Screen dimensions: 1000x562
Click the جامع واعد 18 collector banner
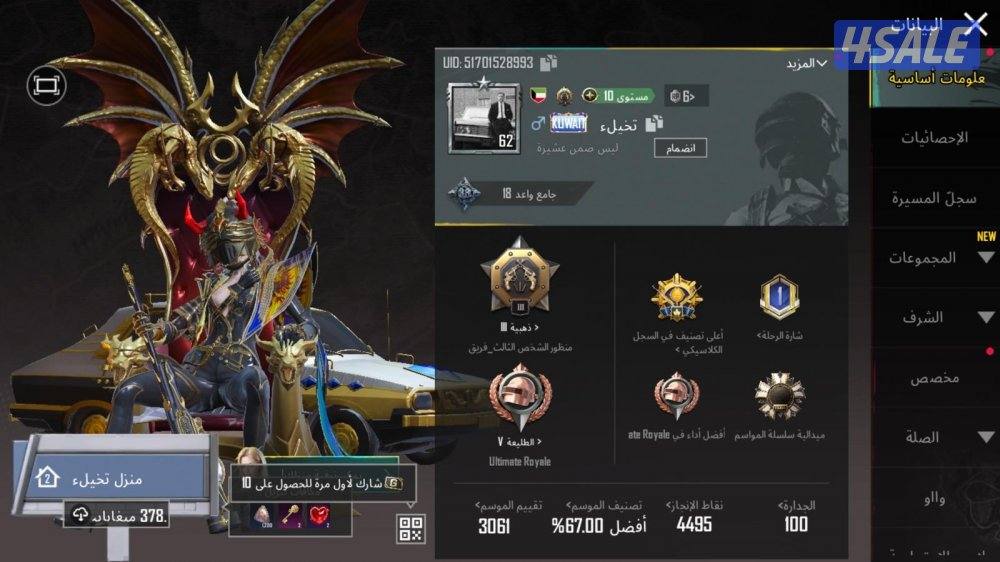pyautogui.click(x=520, y=193)
